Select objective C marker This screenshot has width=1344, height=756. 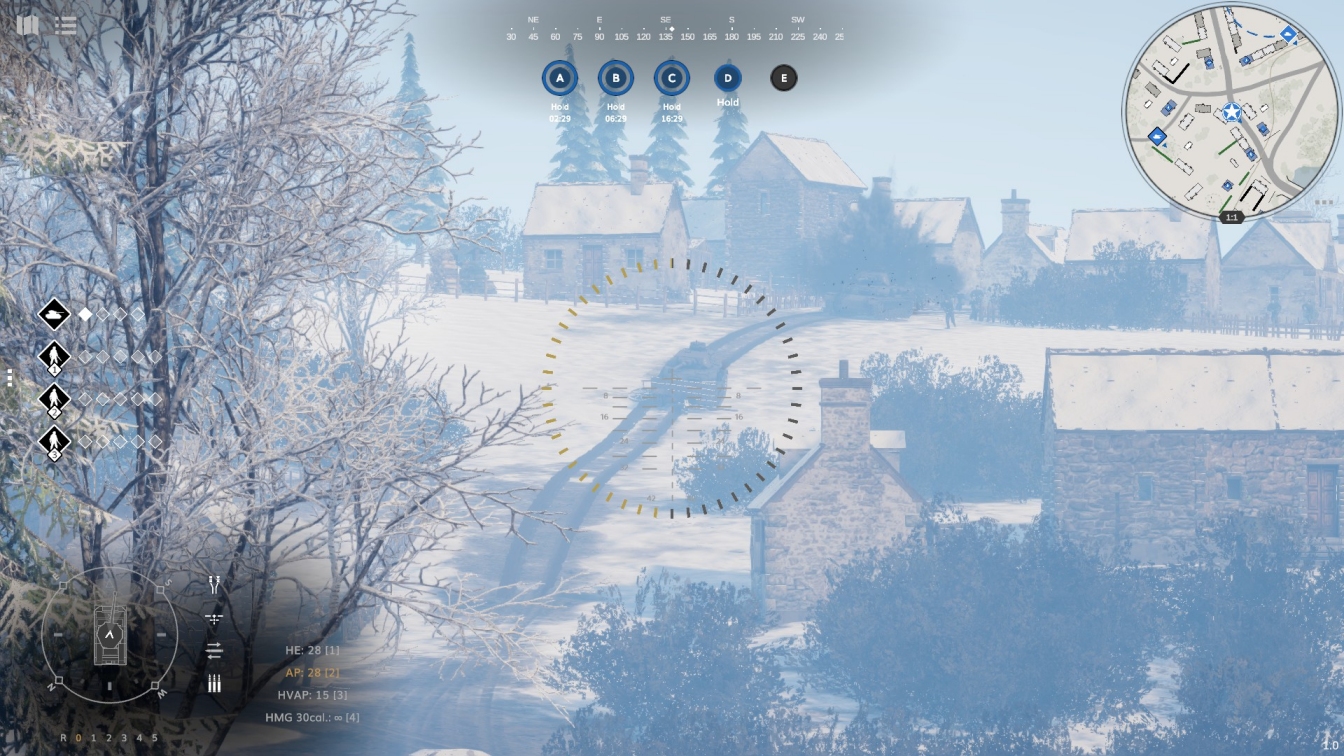[671, 78]
